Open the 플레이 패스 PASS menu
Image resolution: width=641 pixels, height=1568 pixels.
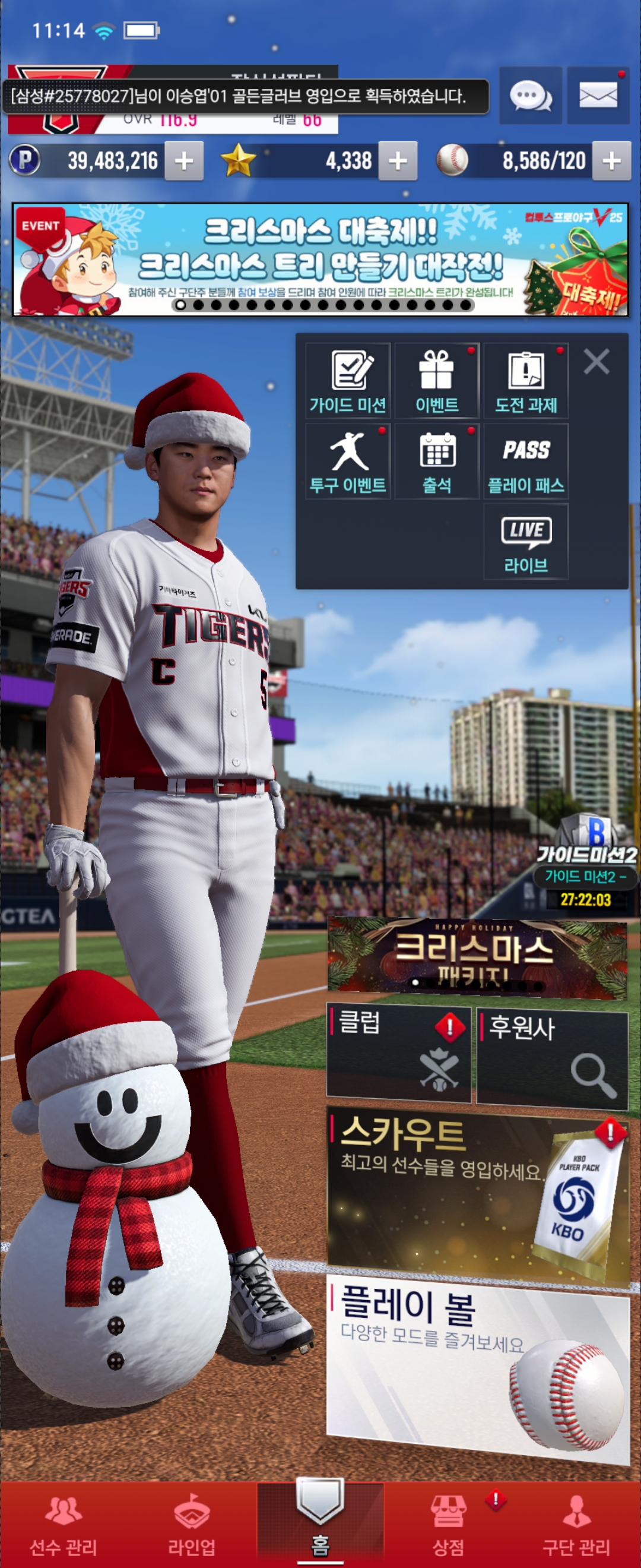point(526,462)
